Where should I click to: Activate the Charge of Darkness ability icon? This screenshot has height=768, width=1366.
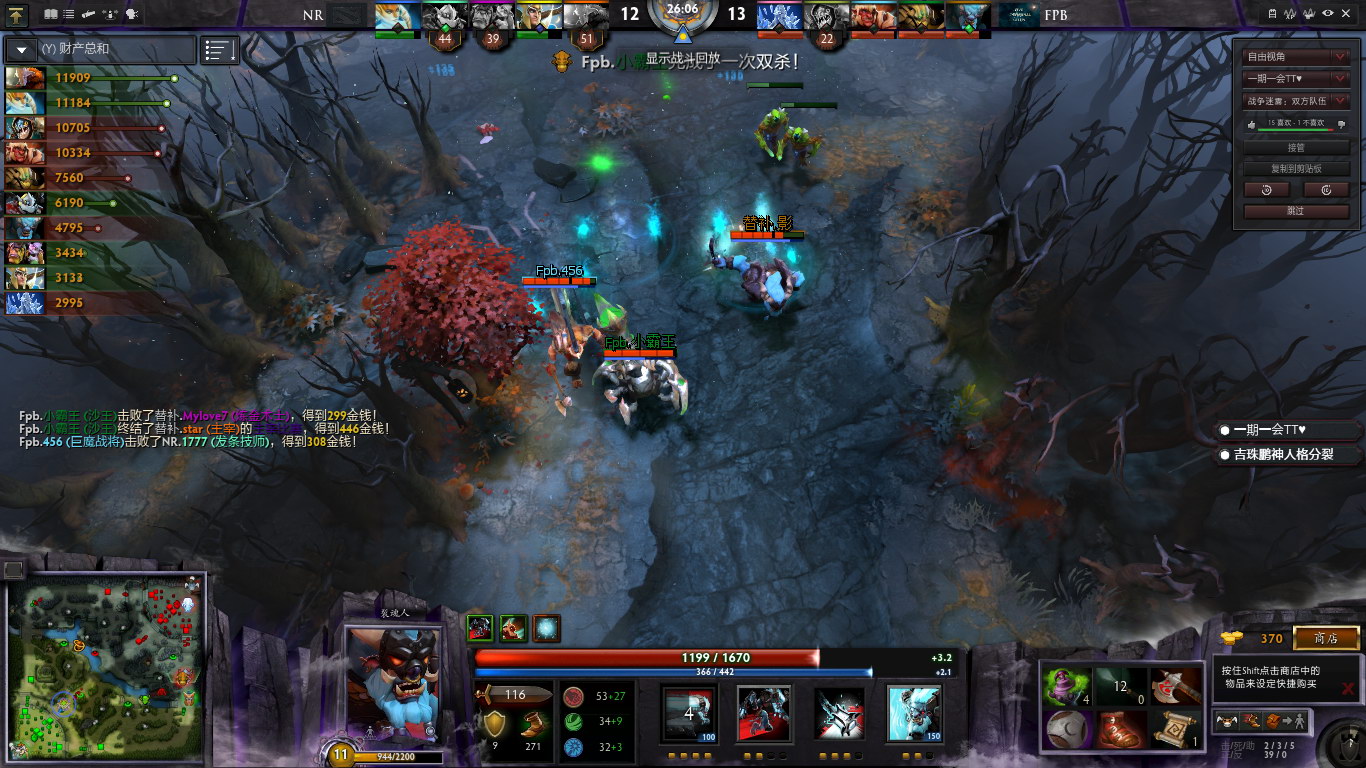pos(690,713)
